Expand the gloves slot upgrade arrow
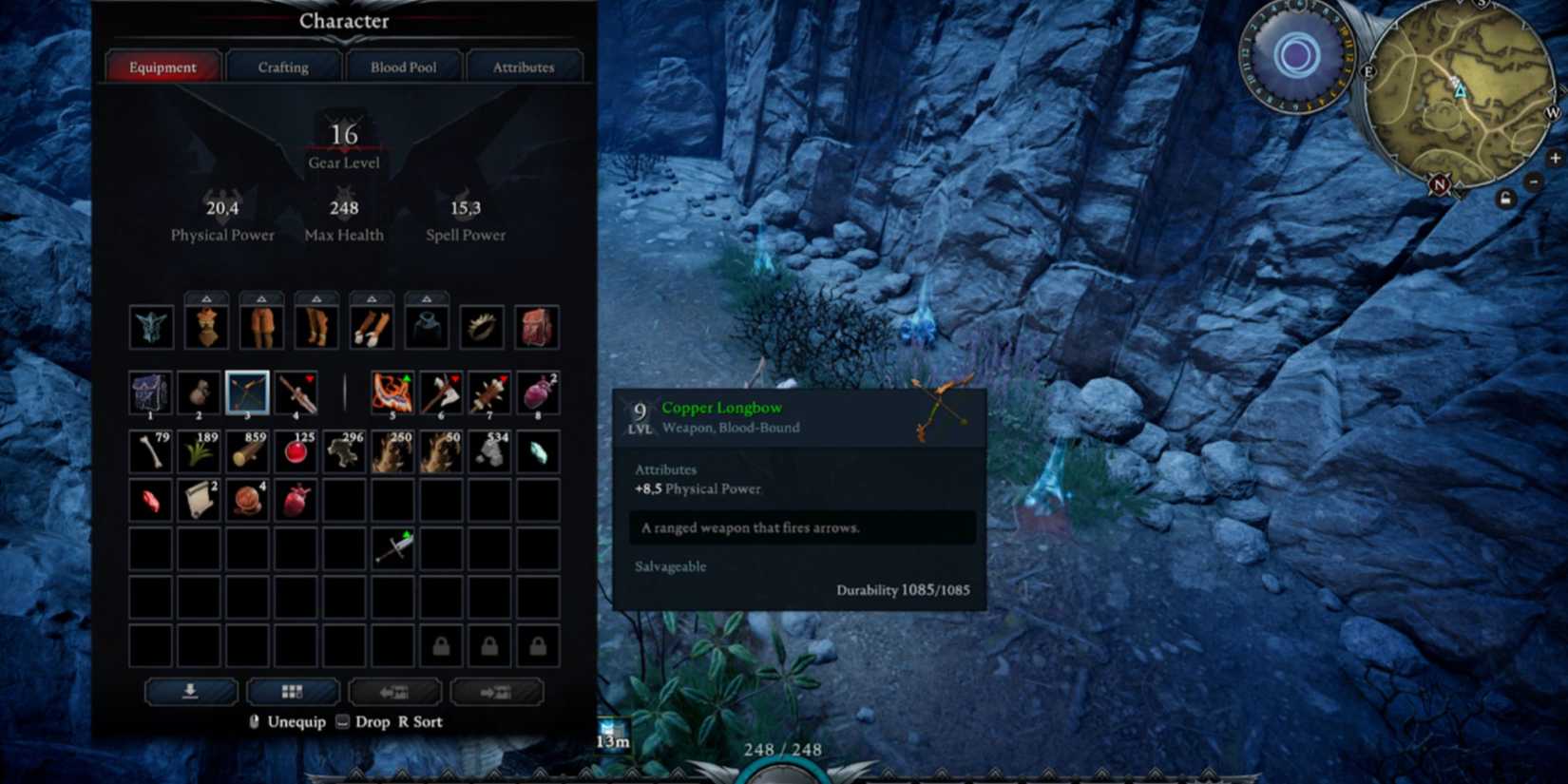Viewport: 1568px width, 784px height. (371, 296)
